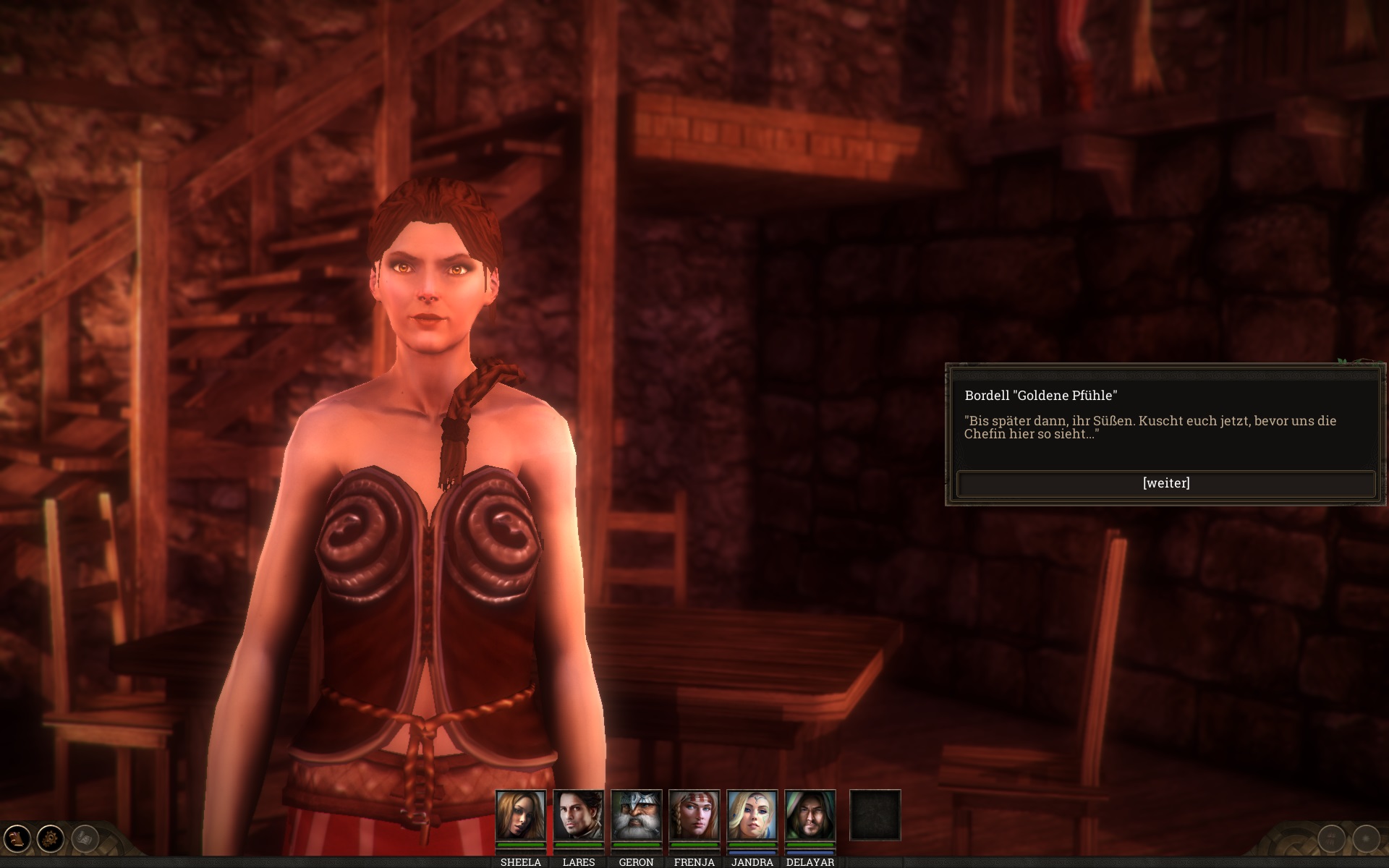Continue the dialogue with [weiter]
Screen dimensions: 1389x868
(x=1165, y=483)
